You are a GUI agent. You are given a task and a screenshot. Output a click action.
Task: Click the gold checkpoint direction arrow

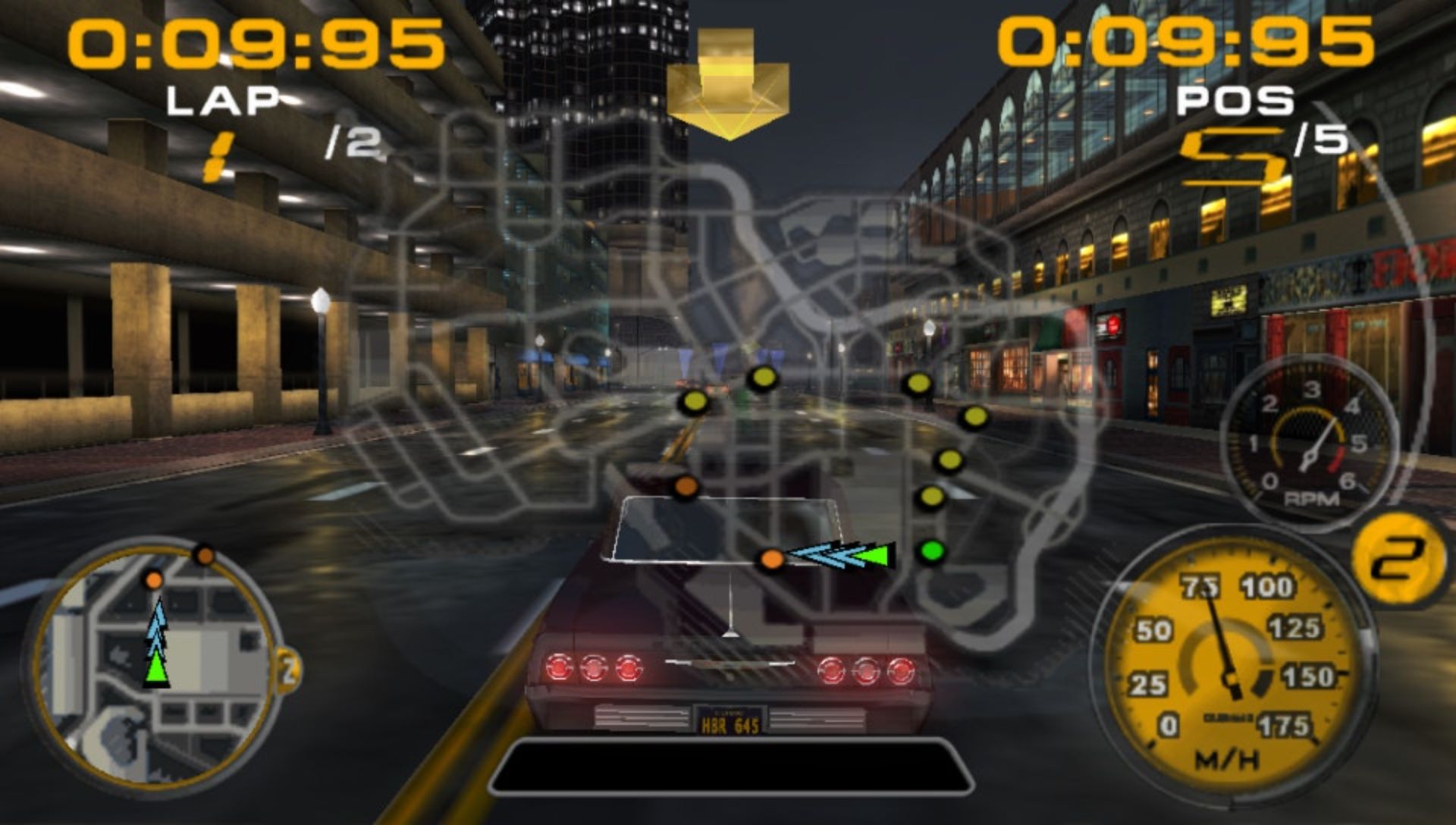(x=728, y=85)
